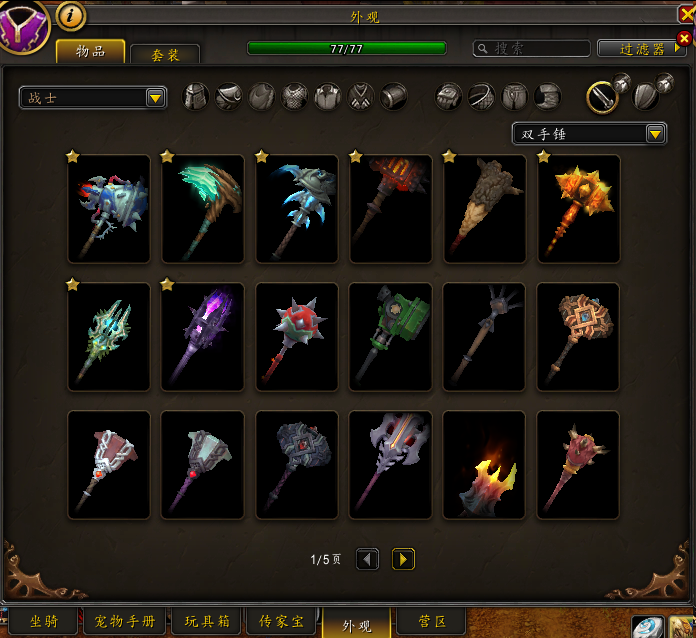Select the boots slot icon
The height and width of the screenshot is (638, 696).
(546, 97)
